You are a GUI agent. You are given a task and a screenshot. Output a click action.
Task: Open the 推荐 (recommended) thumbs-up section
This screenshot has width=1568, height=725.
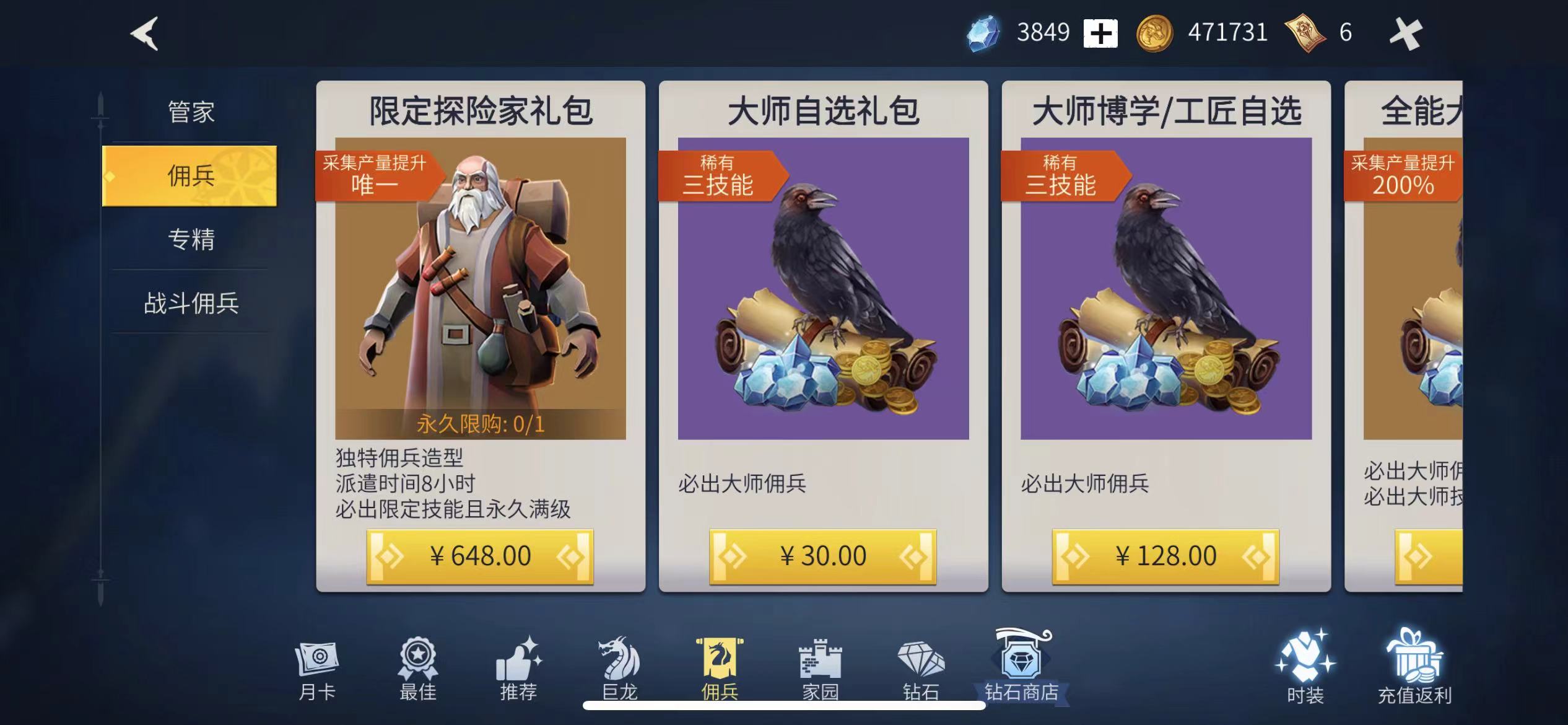point(520,669)
